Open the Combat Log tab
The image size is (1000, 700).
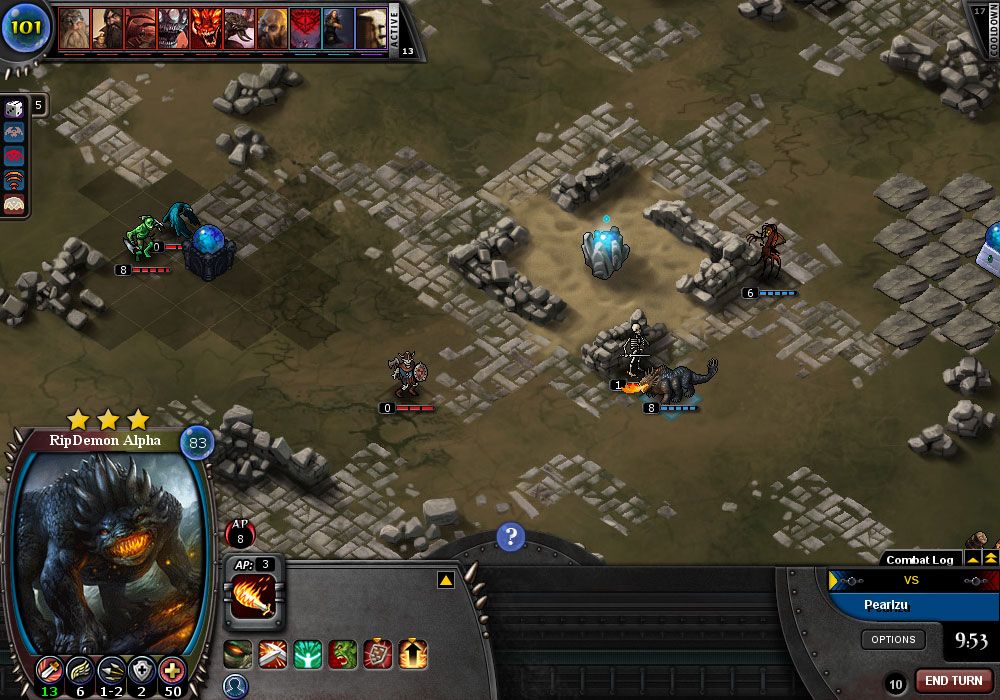click(x=919, y=560)
